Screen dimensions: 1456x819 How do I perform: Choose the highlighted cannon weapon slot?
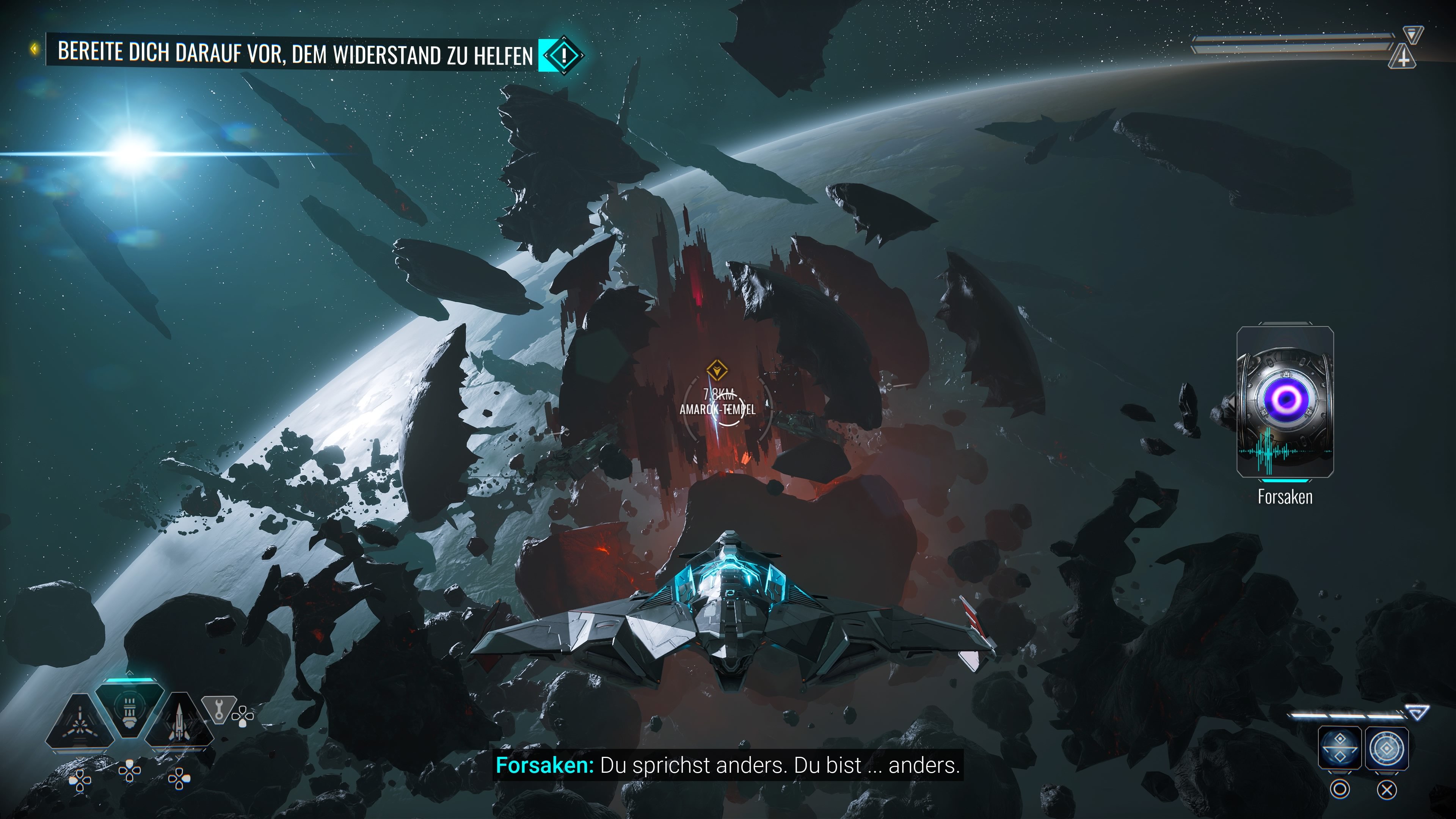[129, 710]
